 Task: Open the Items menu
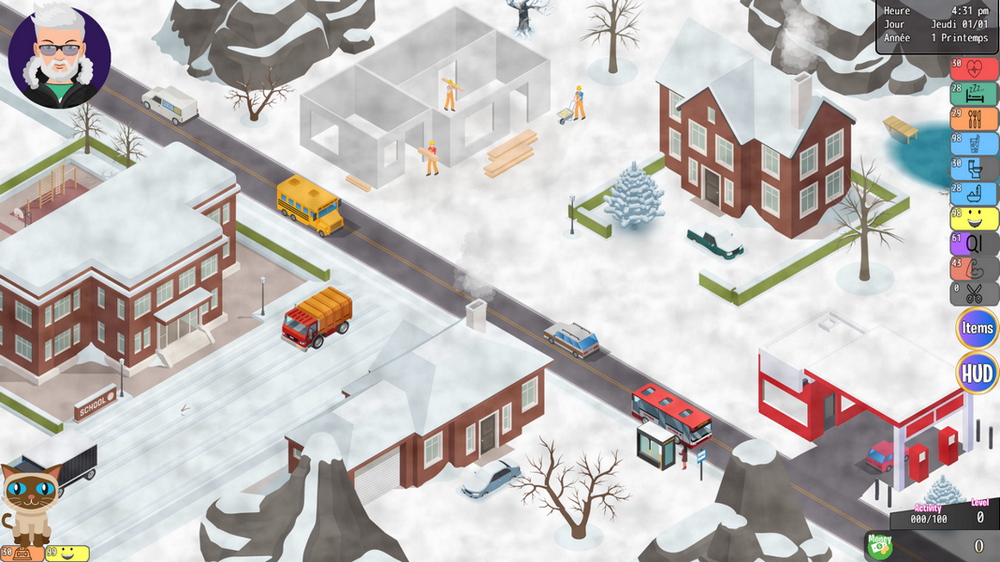(x=976, y=329)
